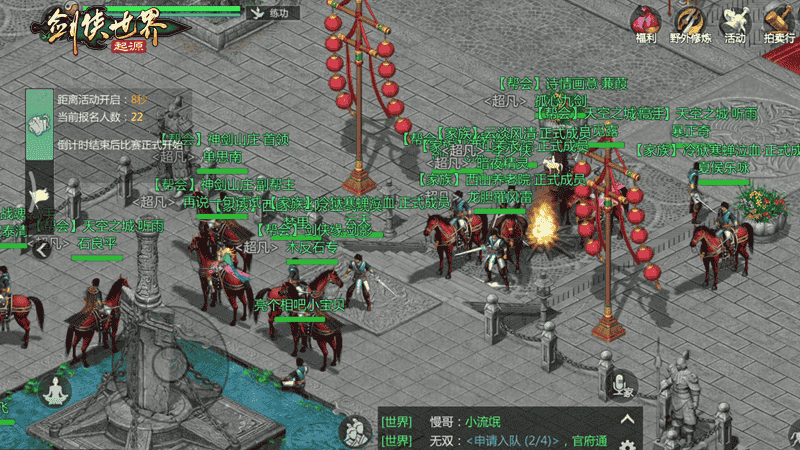This screenshot has width=800, height=450.
Task: Collapse the side panel with the left arrow
Action: (x=41, y=248)
